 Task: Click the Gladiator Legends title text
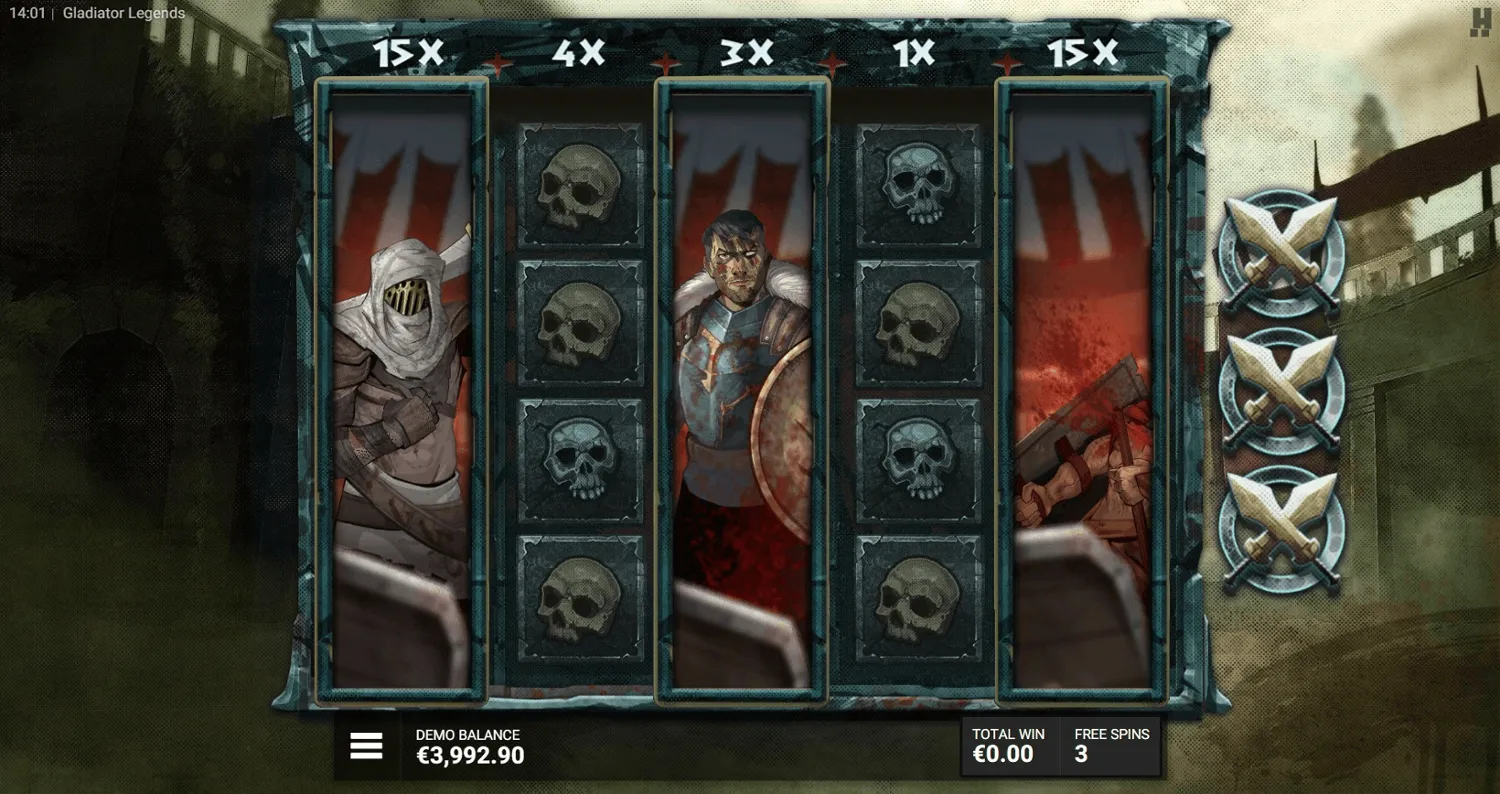122,13
